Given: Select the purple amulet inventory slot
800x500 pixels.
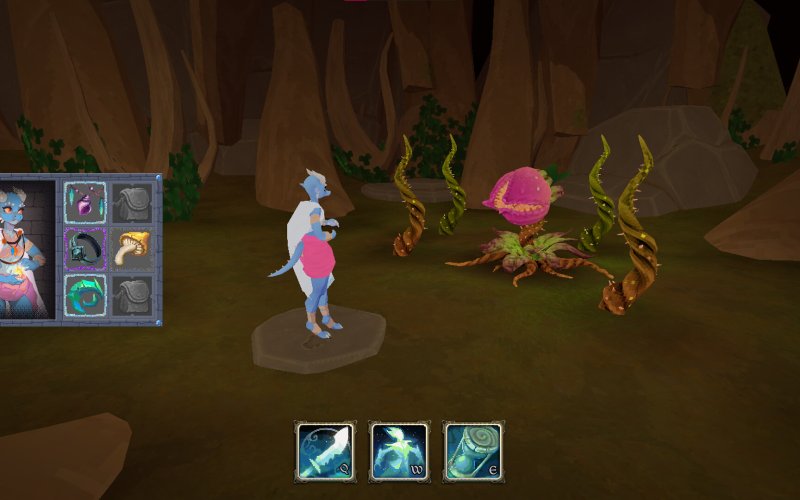Looking at the screenshot, I should 85,203.
